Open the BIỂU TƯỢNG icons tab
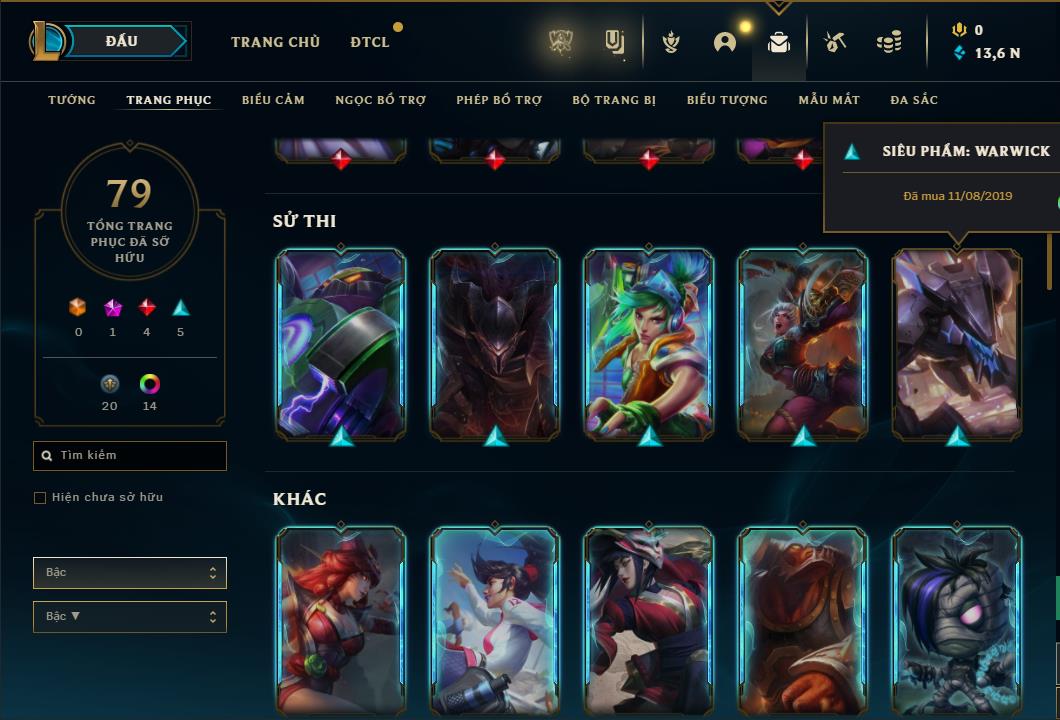 coord(727,100)
